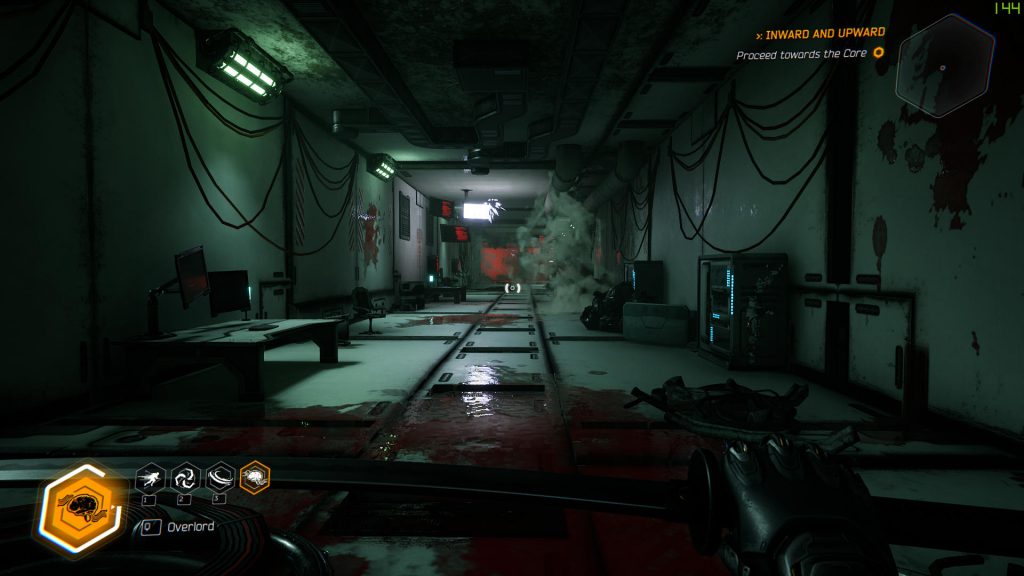Click the hexagonal minimap
Screen dimensions: 1024x576
(x=945, y=66)
